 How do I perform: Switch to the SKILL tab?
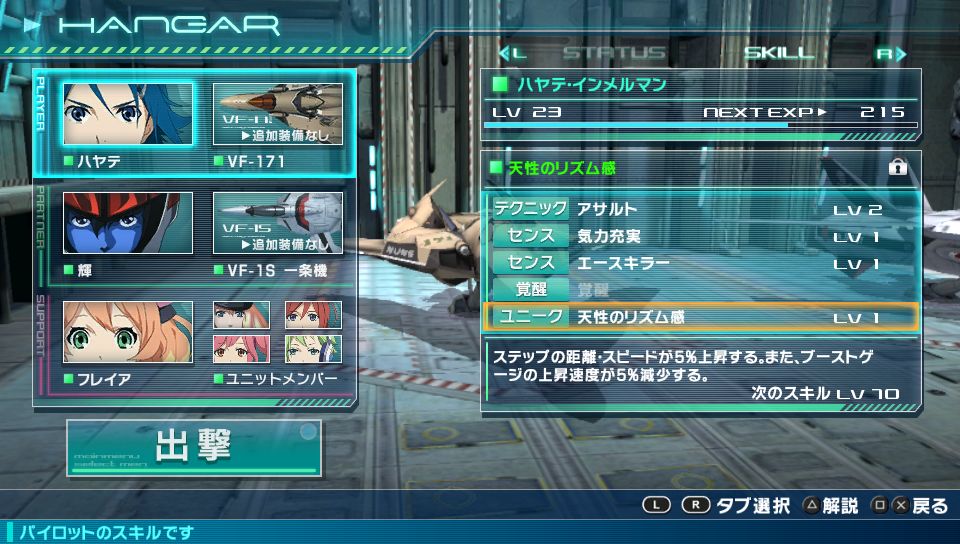coord(781,53)
